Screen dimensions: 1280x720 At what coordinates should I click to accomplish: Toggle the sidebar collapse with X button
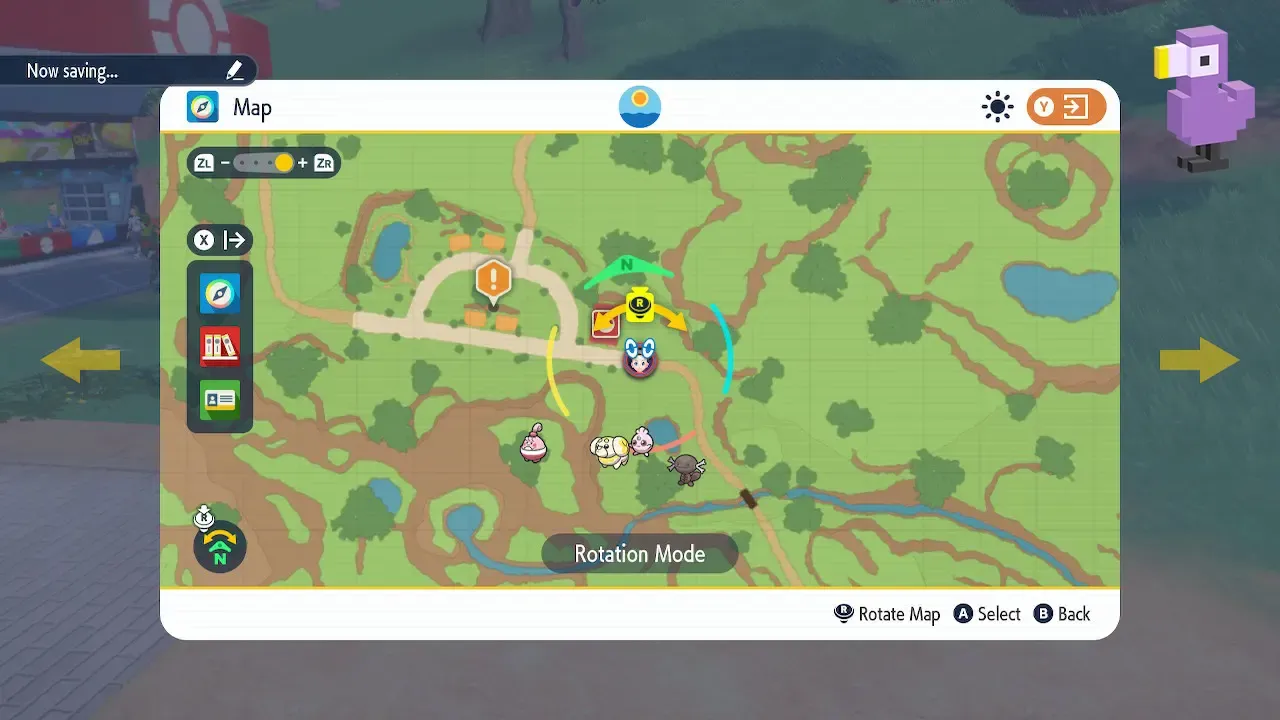[205, 240]
